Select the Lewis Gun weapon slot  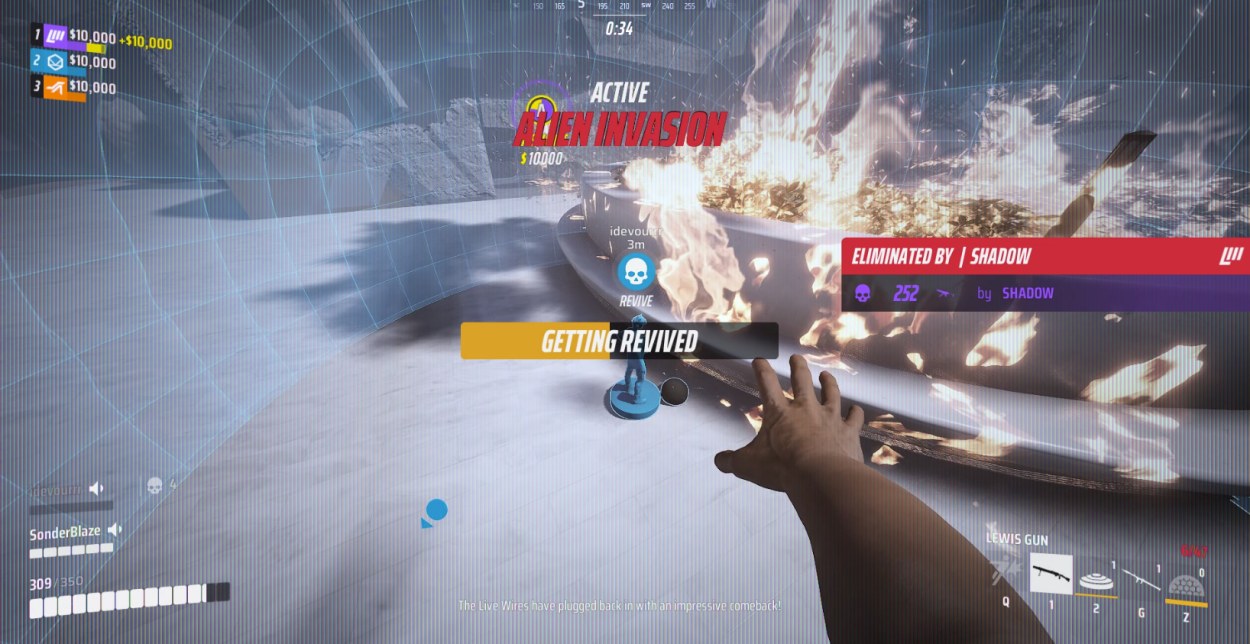point(1051,574)
